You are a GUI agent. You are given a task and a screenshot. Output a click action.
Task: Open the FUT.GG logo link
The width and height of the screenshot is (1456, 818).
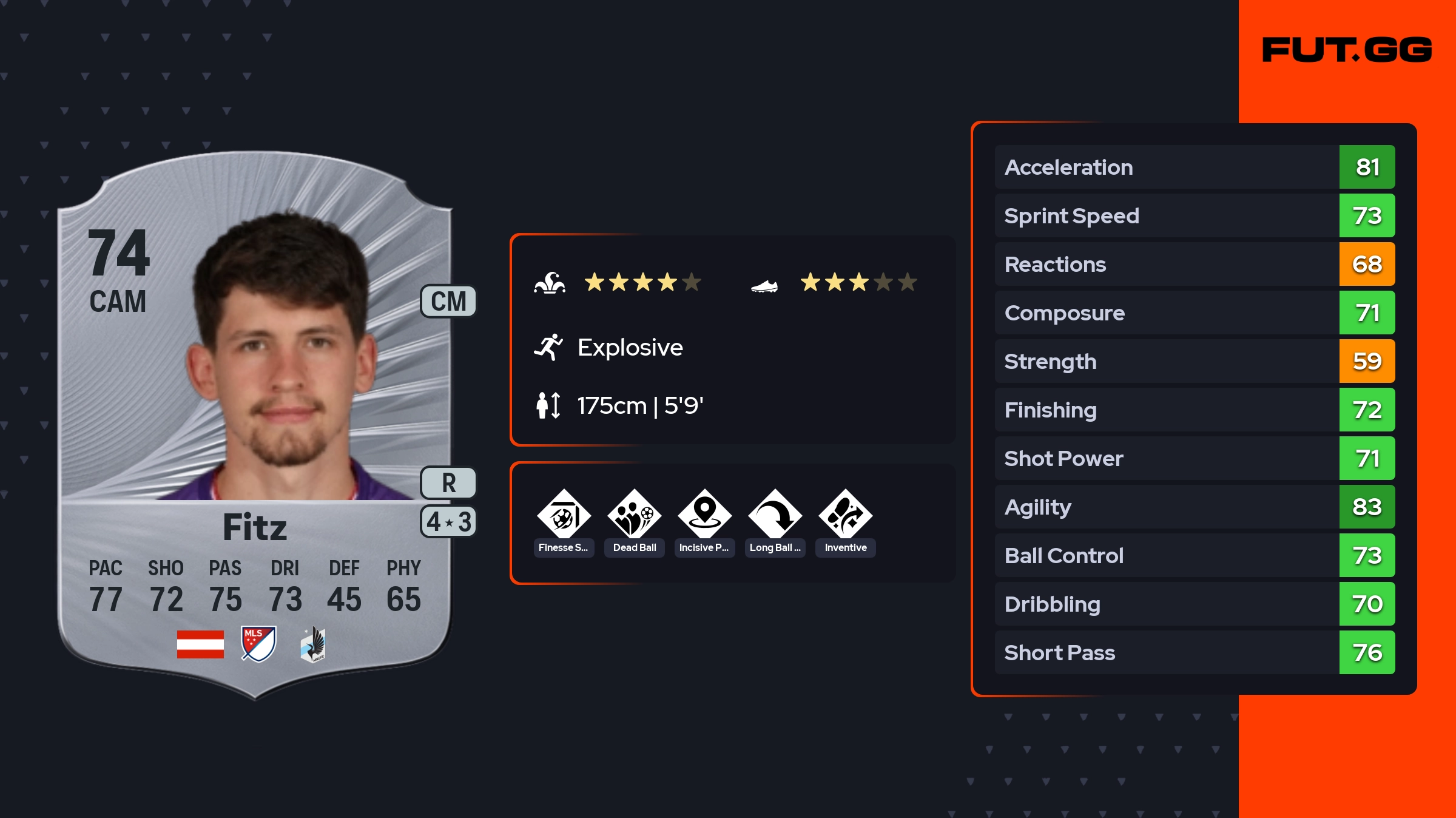1347,50
